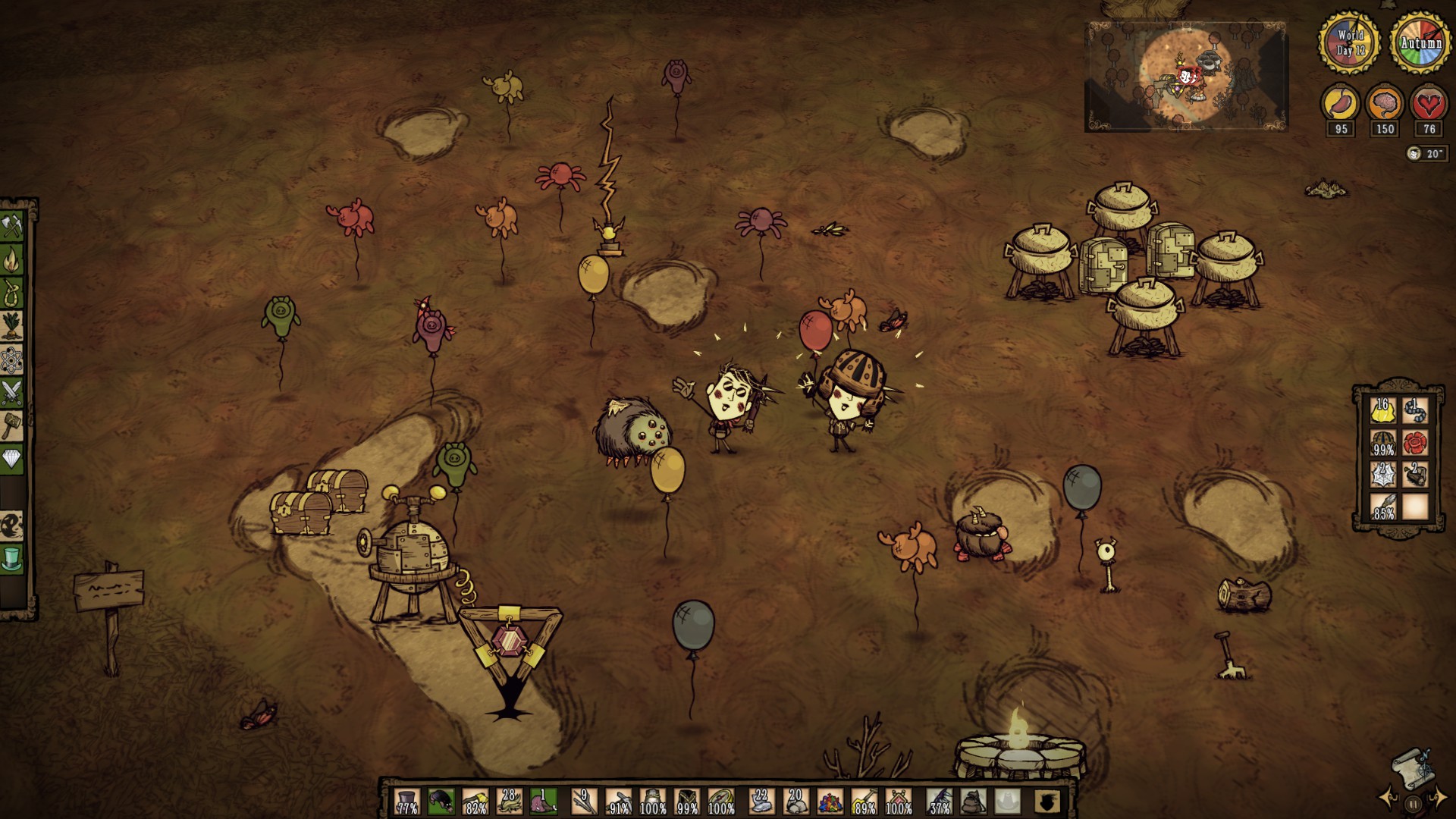This screenshot has width=1456, height=819.
Task: Switch to the Survival rope crafting tab
Action: tap(13, 293)
